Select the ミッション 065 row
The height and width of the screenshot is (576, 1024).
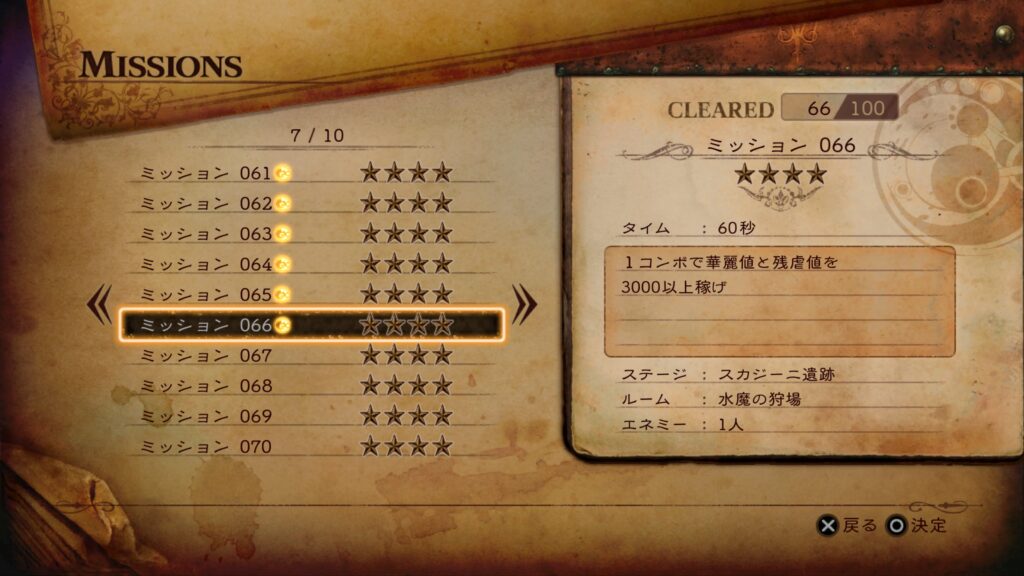pyautogui.click(x=310, y=295)
